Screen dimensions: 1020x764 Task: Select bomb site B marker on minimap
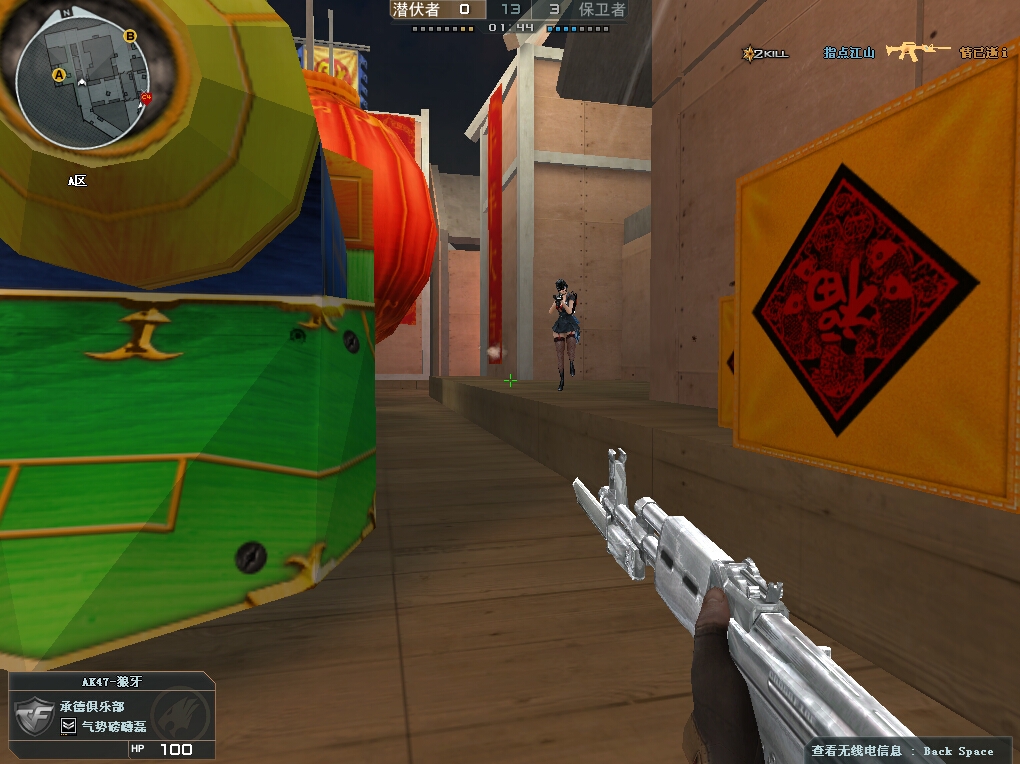[x=129, y=37]
